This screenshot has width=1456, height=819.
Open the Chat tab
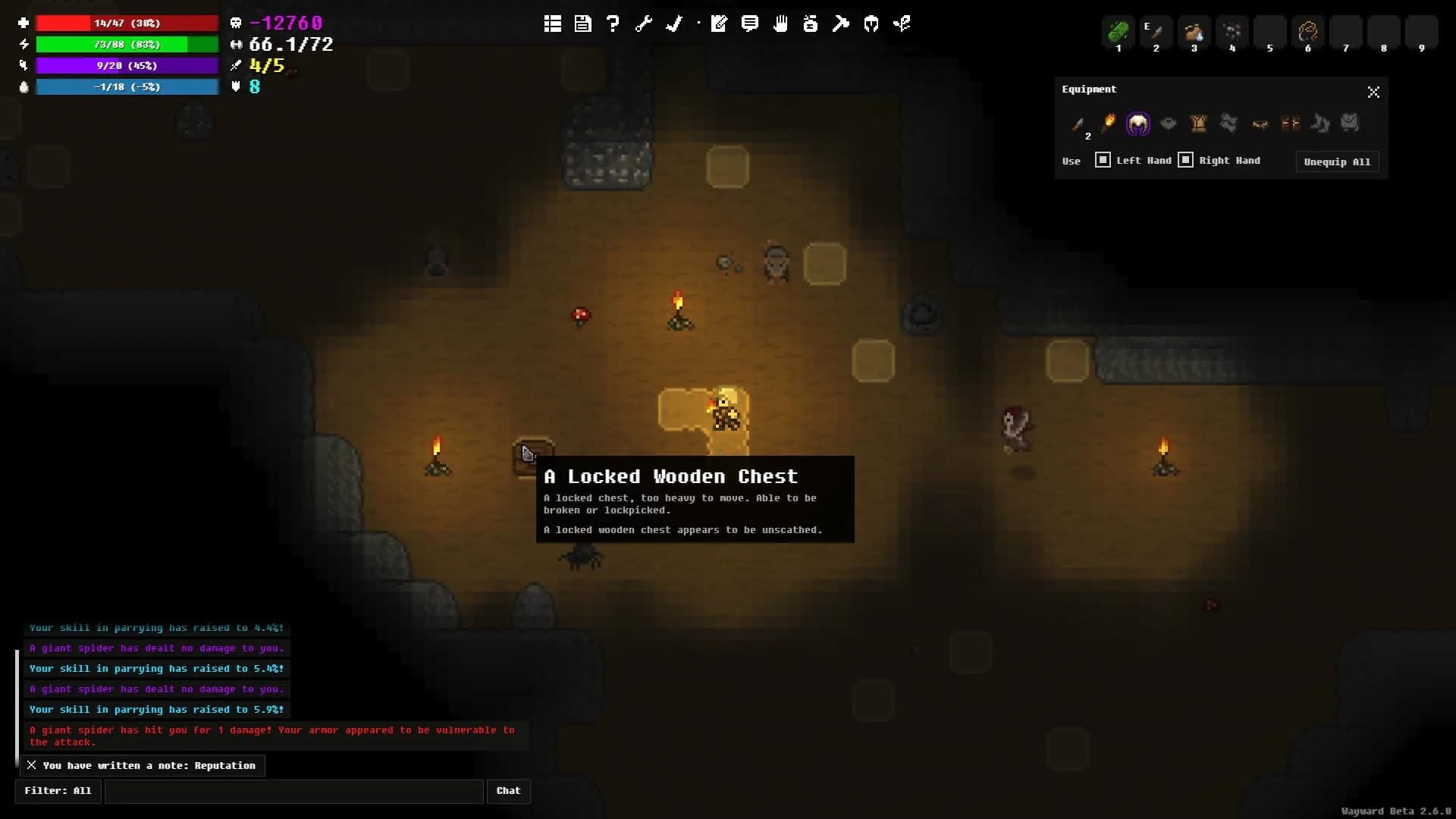[x=509, y=791]
